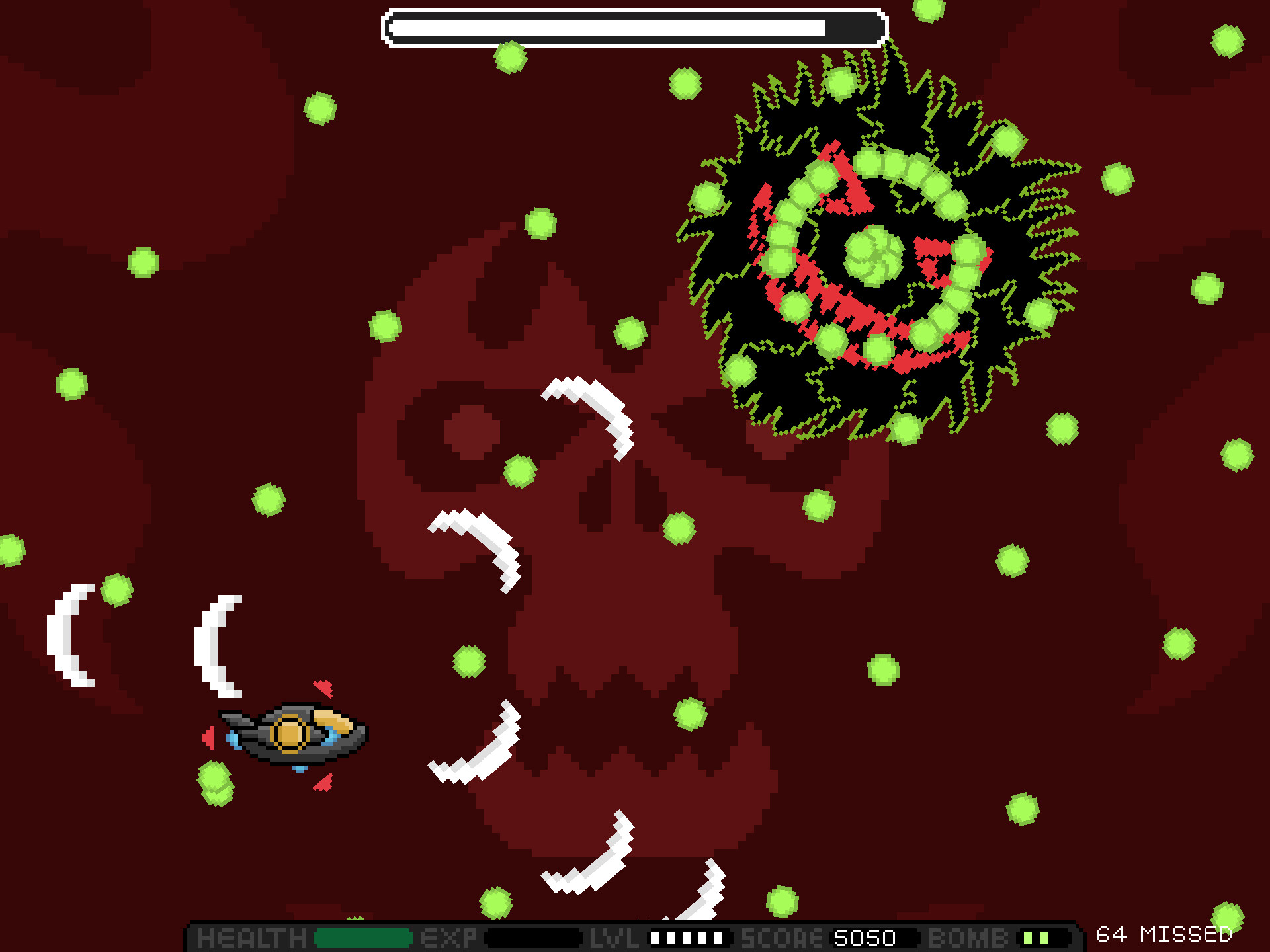Select the BOMB label on the HUD
The image size is (1270, 952).
click(x=969, y=939)
